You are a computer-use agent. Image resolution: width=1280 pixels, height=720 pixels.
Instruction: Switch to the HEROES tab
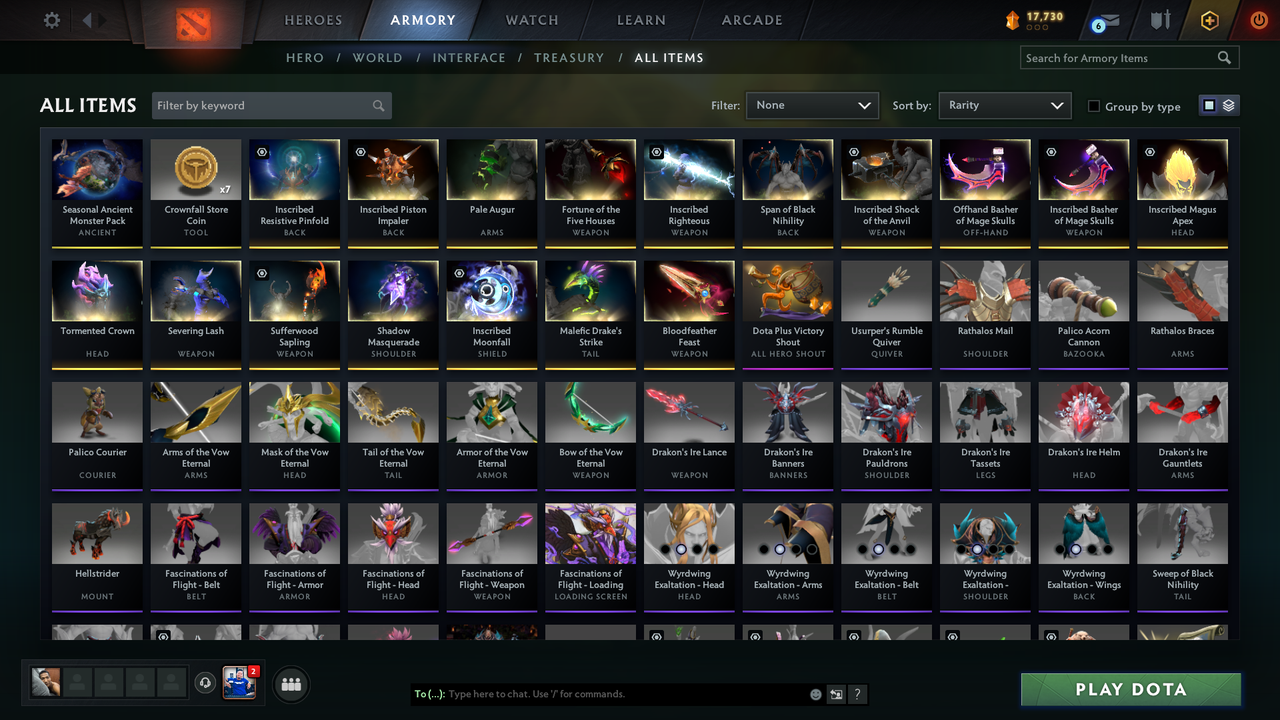(x=313, y=19)
